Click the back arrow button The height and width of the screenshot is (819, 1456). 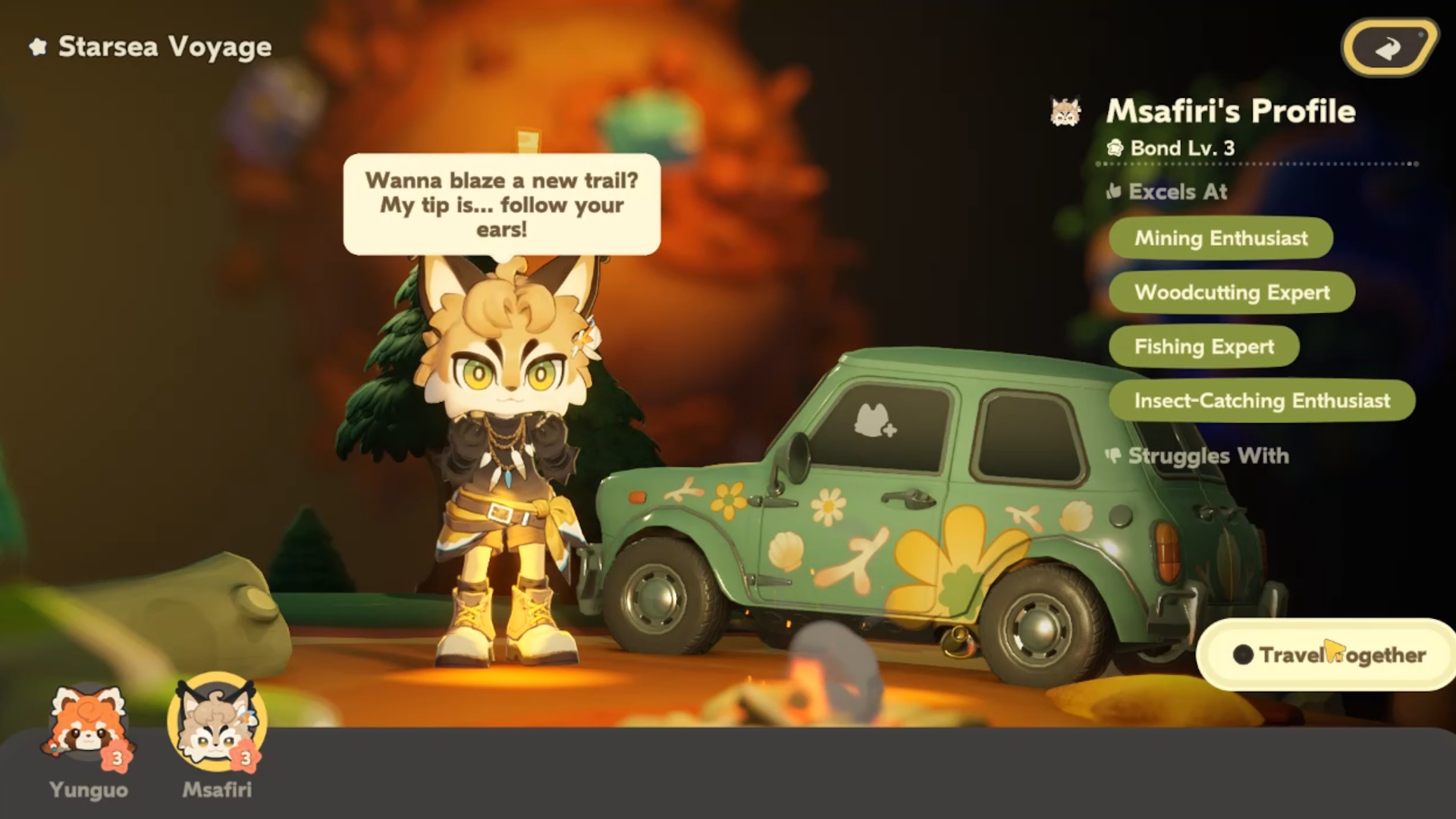(x=1389, y=48)
